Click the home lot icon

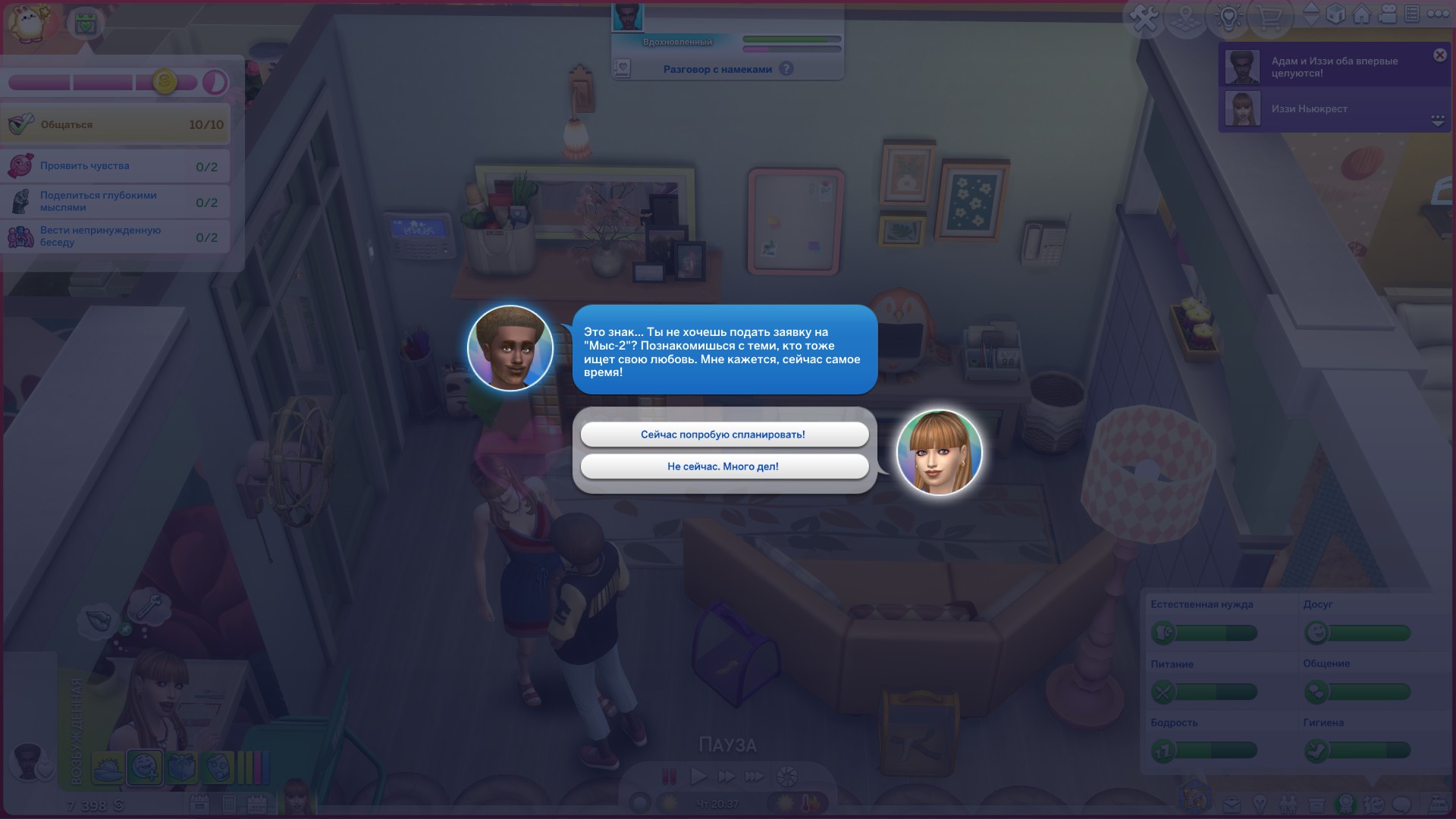1362,14
